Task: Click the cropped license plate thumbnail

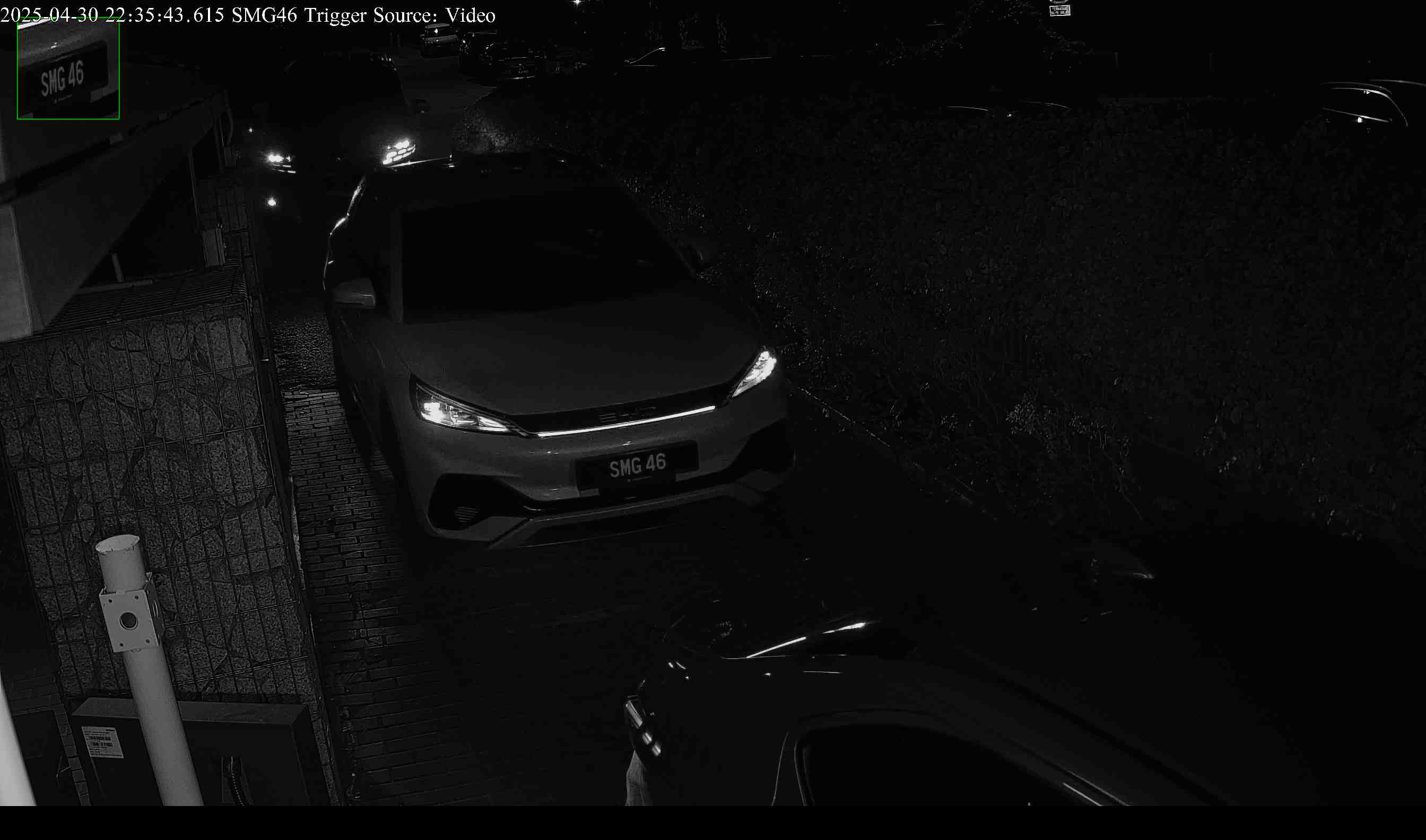Action: [x=68, y=69]
